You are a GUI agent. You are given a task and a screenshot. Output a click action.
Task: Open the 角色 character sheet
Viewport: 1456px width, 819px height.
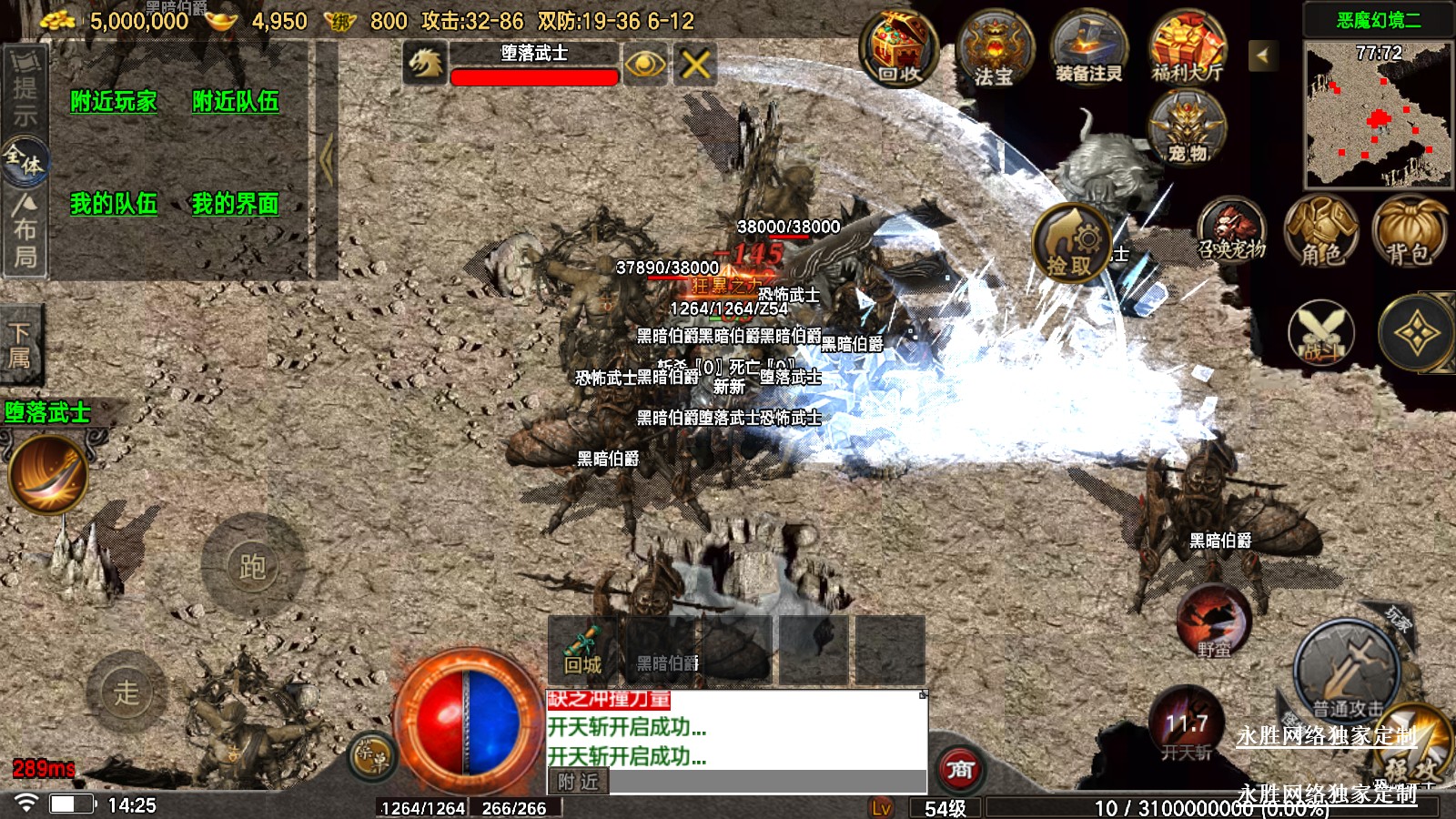(1320, 232)
